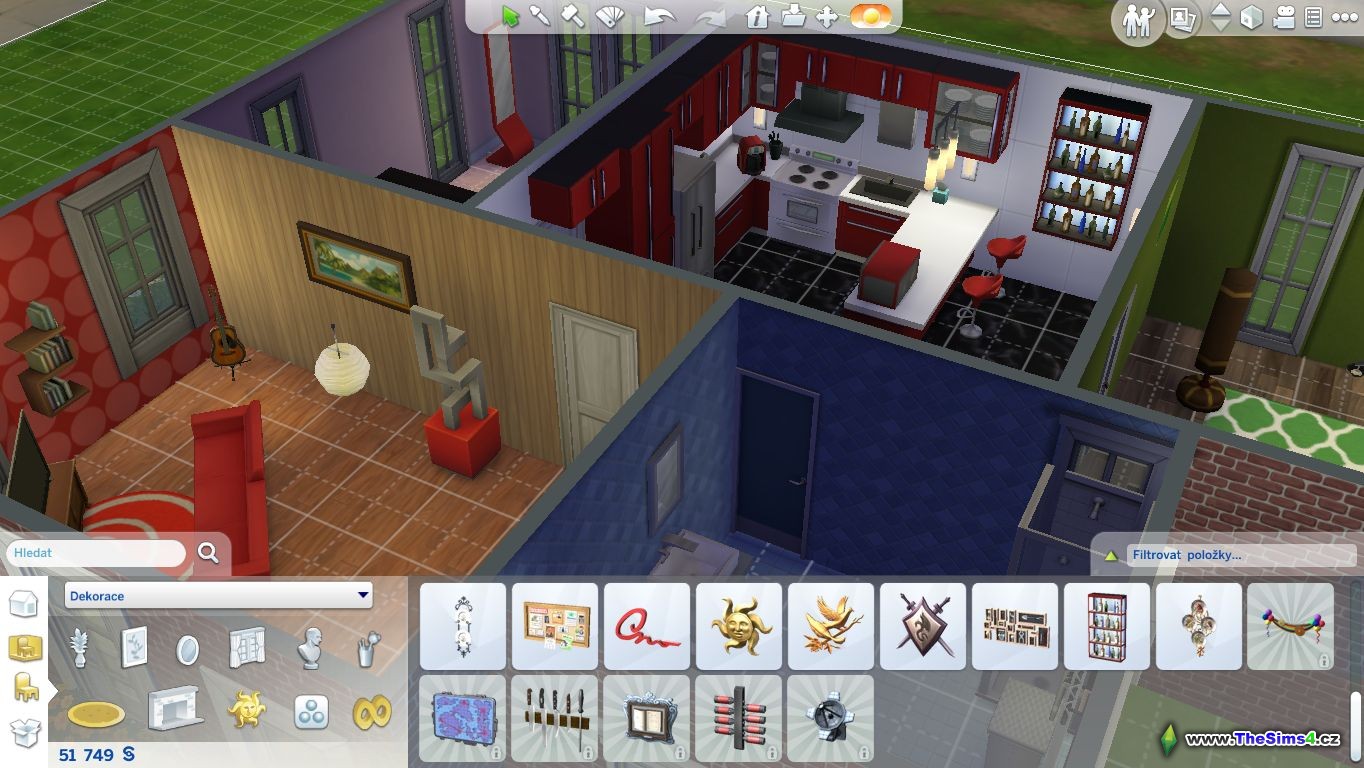The width and height of the screenshot is (1364, 768).
Task: Switch to live mode with Sims icon
Action: coord(1138,20)
